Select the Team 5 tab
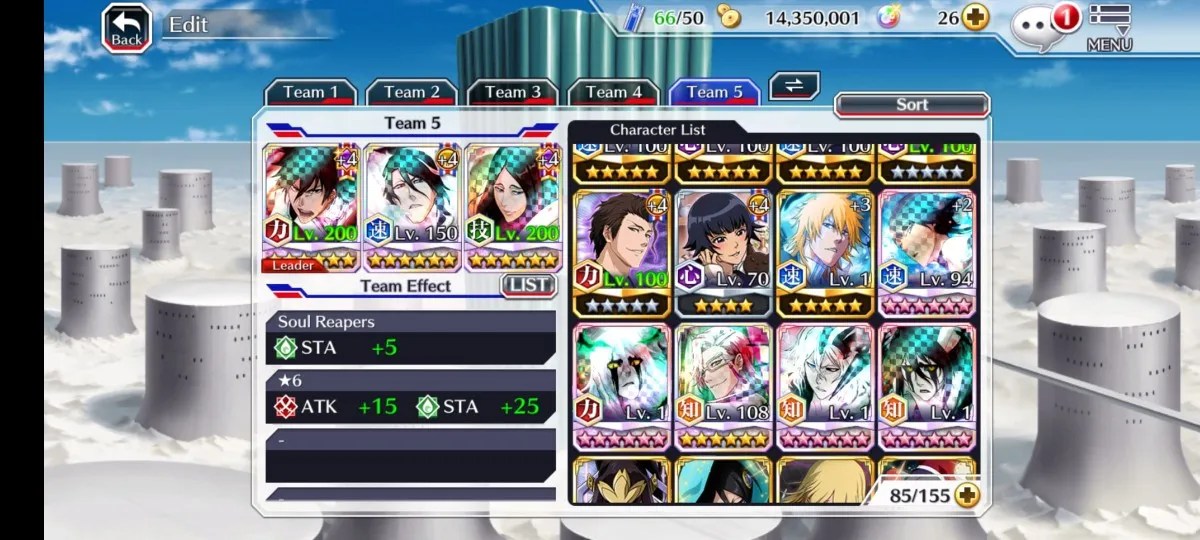The height and width of the screenshot is (540, 1200). click(x=714, y=92)
